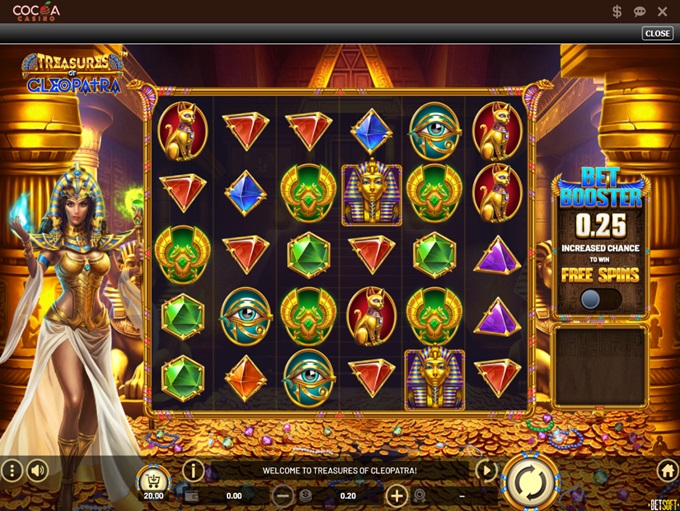This screenshot has width=680, height=511.
Task: Spin the reels with the gold button
Action: [529, 483]
